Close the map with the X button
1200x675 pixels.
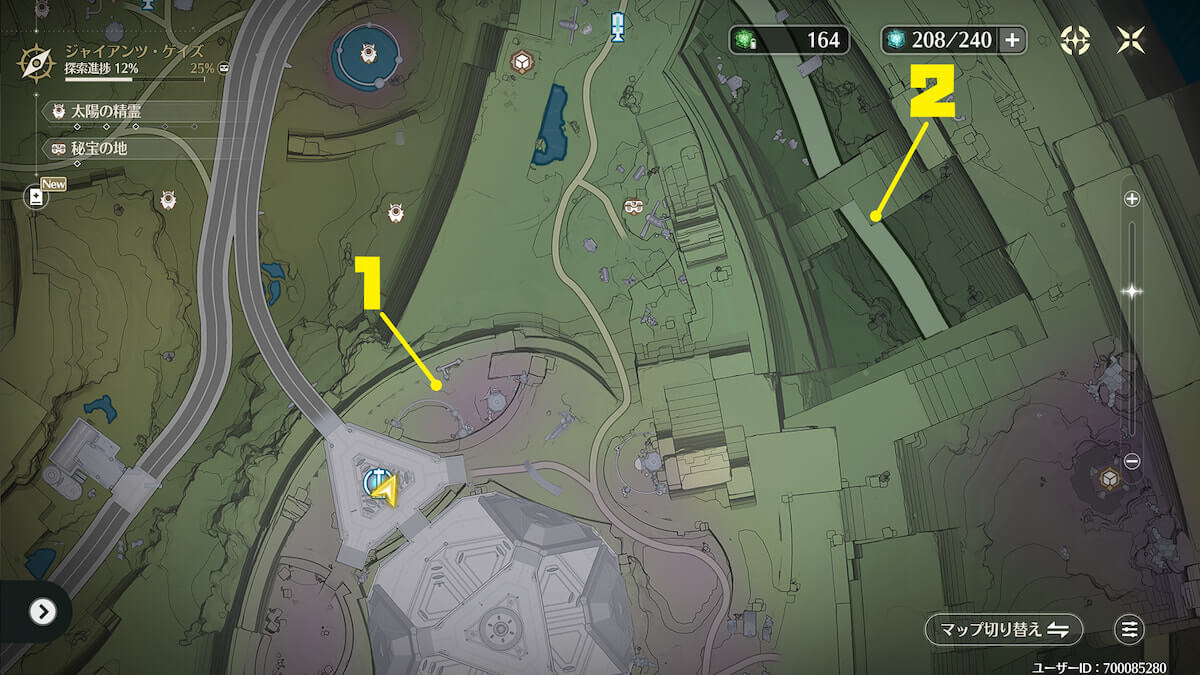coord(1132,40)
